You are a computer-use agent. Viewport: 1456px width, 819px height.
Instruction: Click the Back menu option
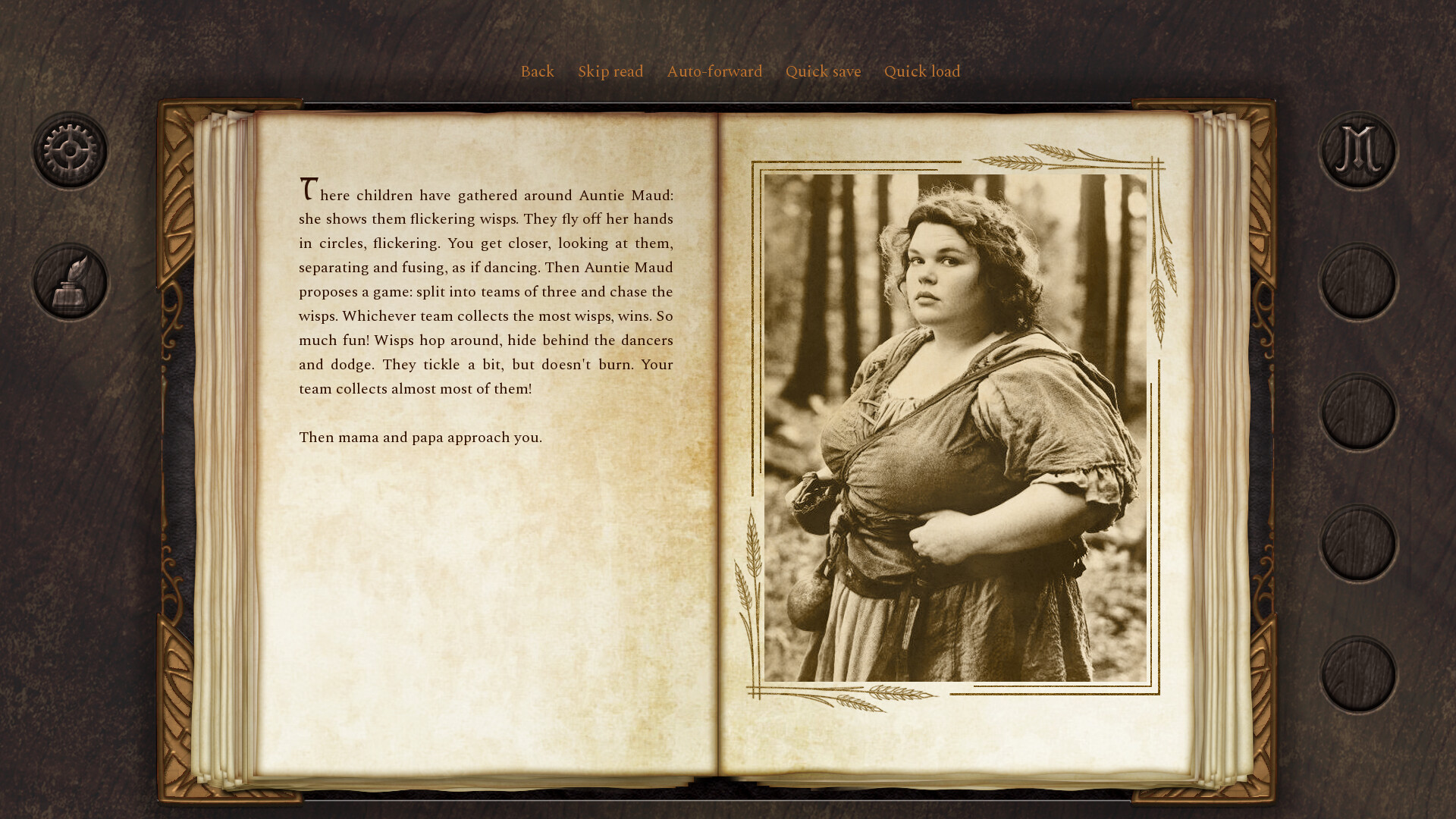pos(537,71)
